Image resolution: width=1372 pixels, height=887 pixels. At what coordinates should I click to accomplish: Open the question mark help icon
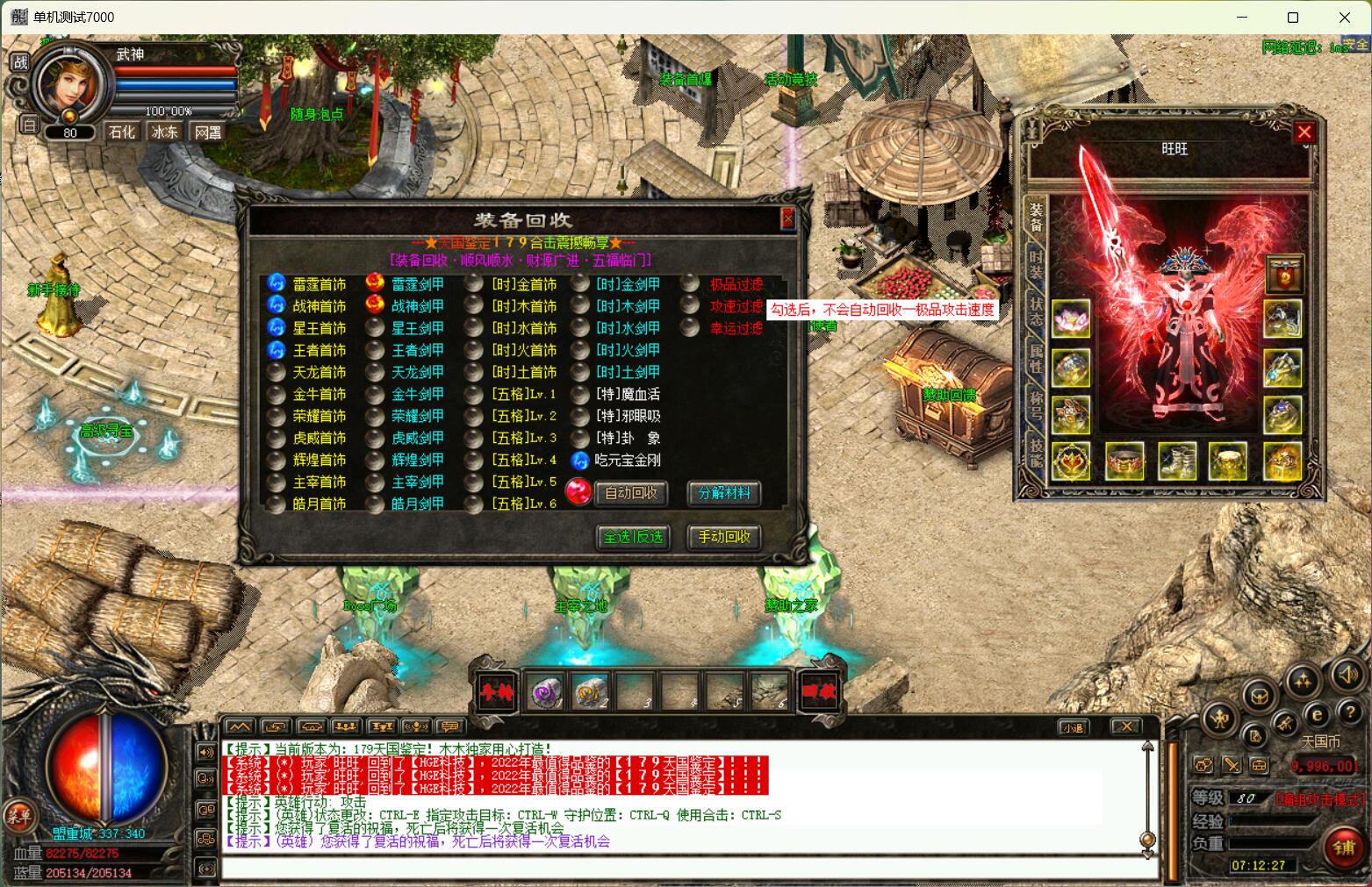point(1350,713)
